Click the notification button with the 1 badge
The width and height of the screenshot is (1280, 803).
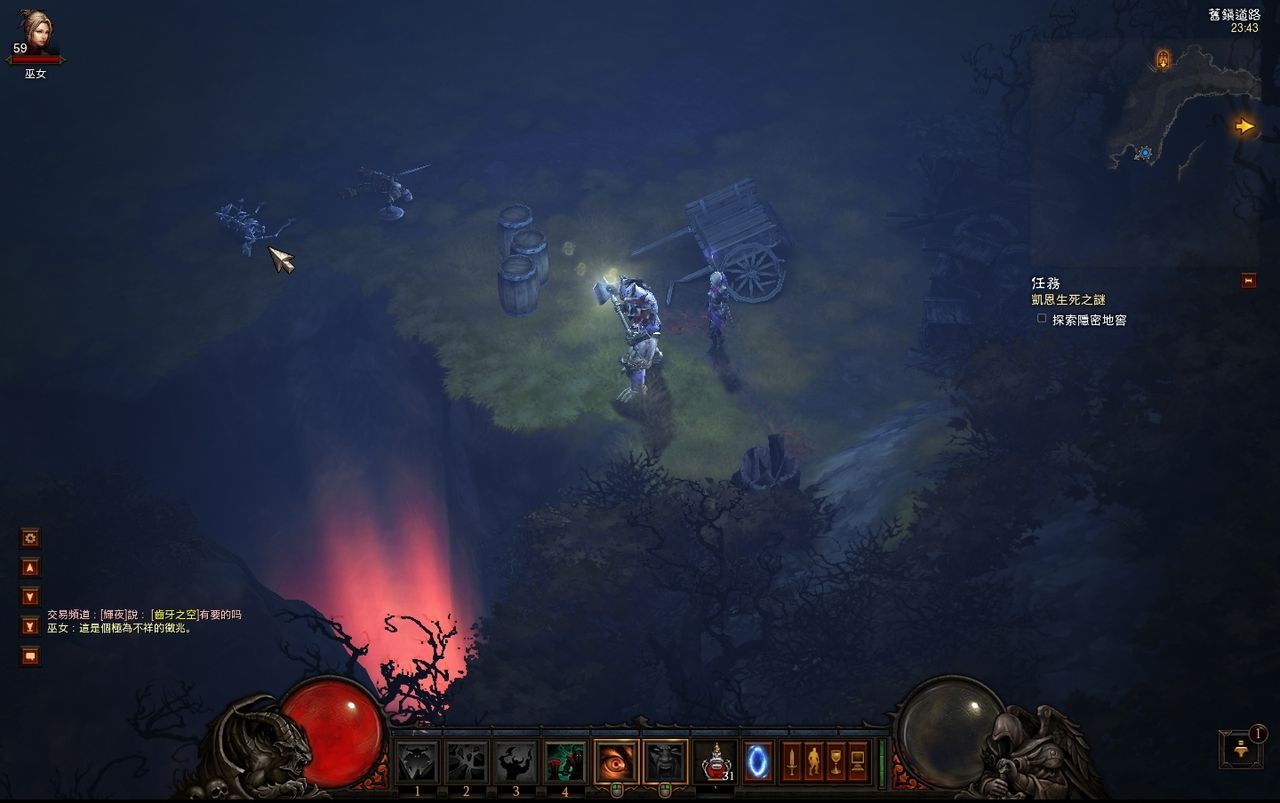pyautogui.click(x=1241, y=749)
